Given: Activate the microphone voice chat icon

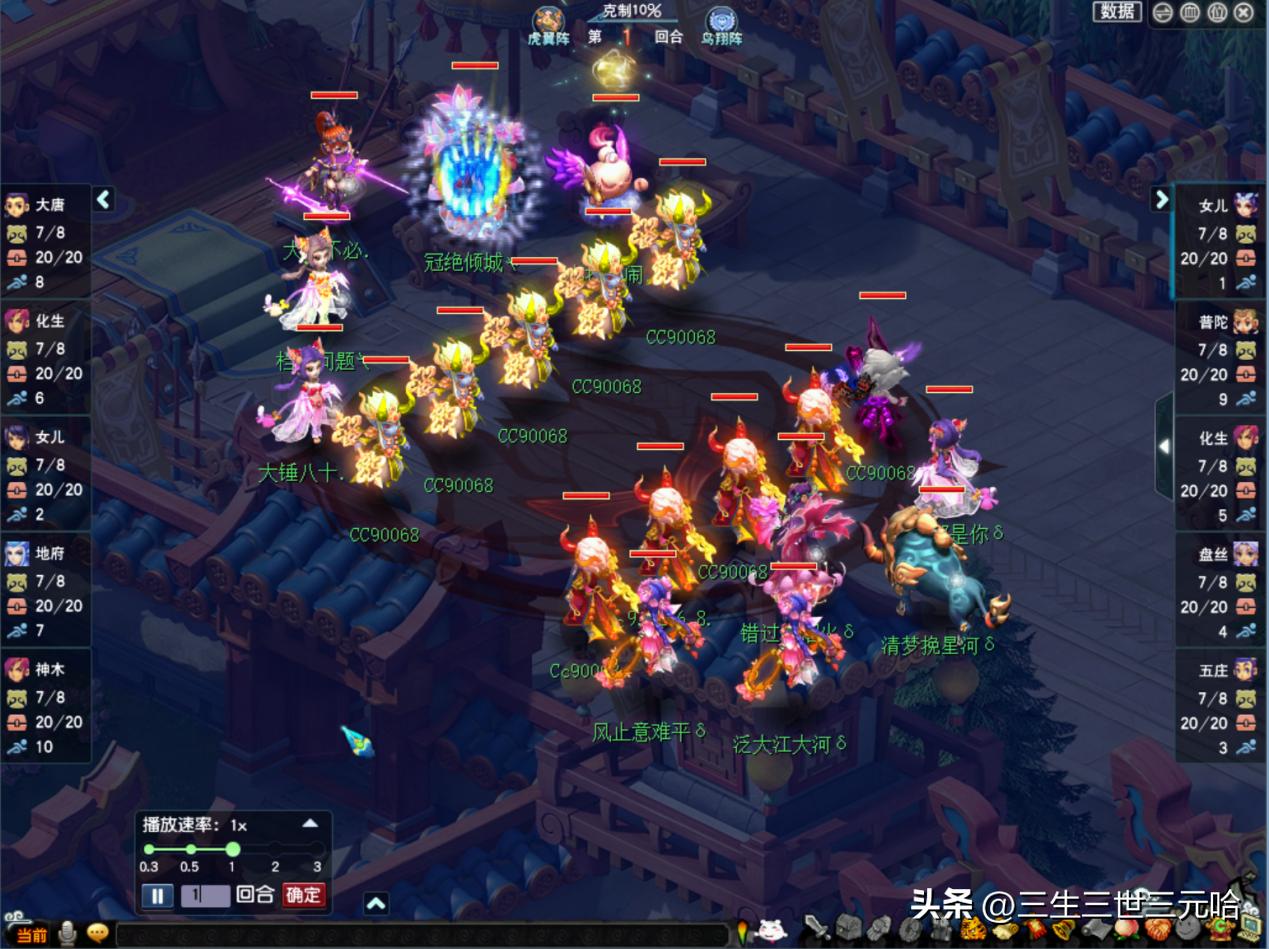Looking at the screenshot, I should (x=68, y=934).
